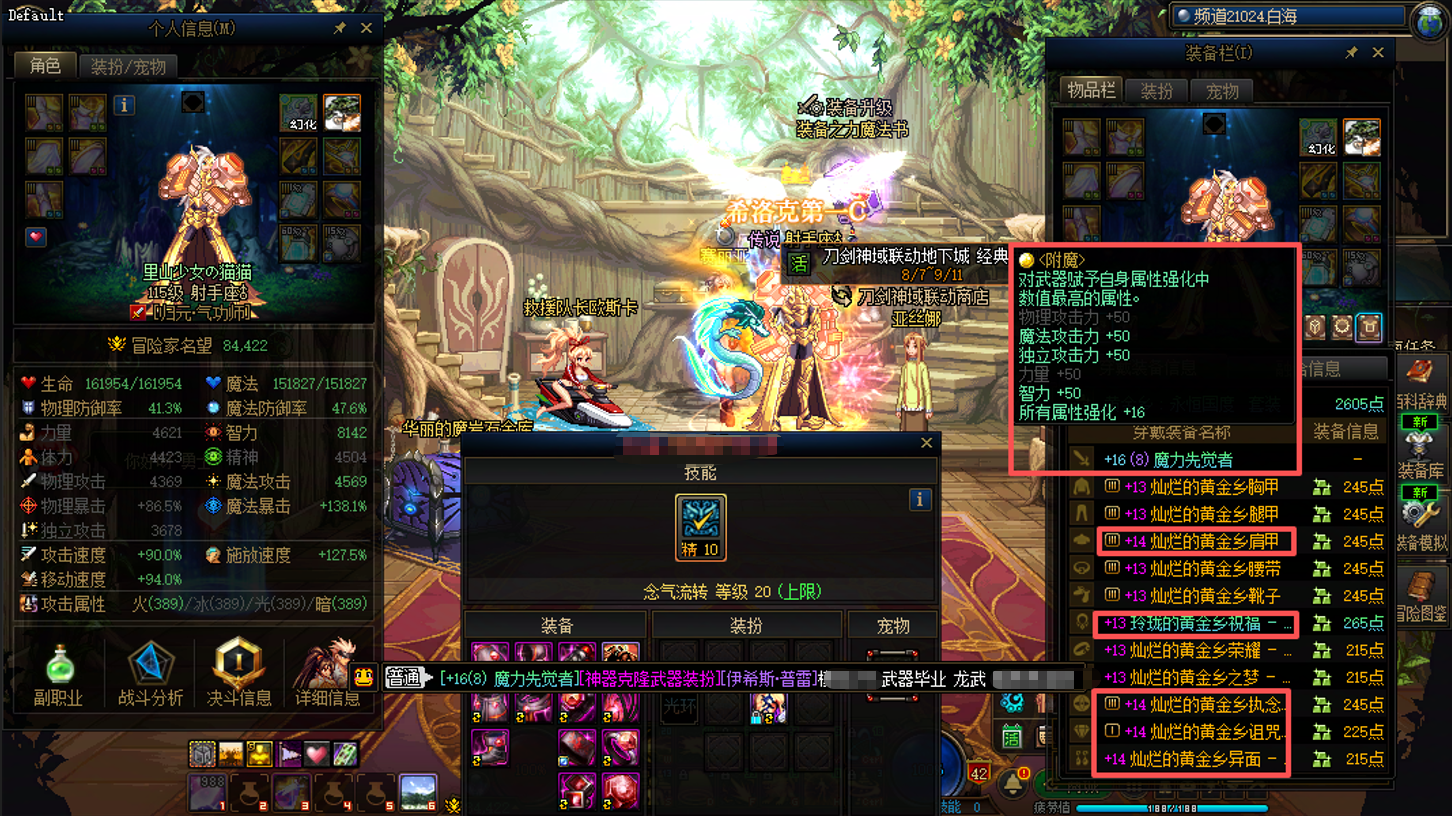Viewport: 1452px width, 816px height.
Task: Switch to the 装扮 tab in 装备栏
Action: click(1156, 91)
